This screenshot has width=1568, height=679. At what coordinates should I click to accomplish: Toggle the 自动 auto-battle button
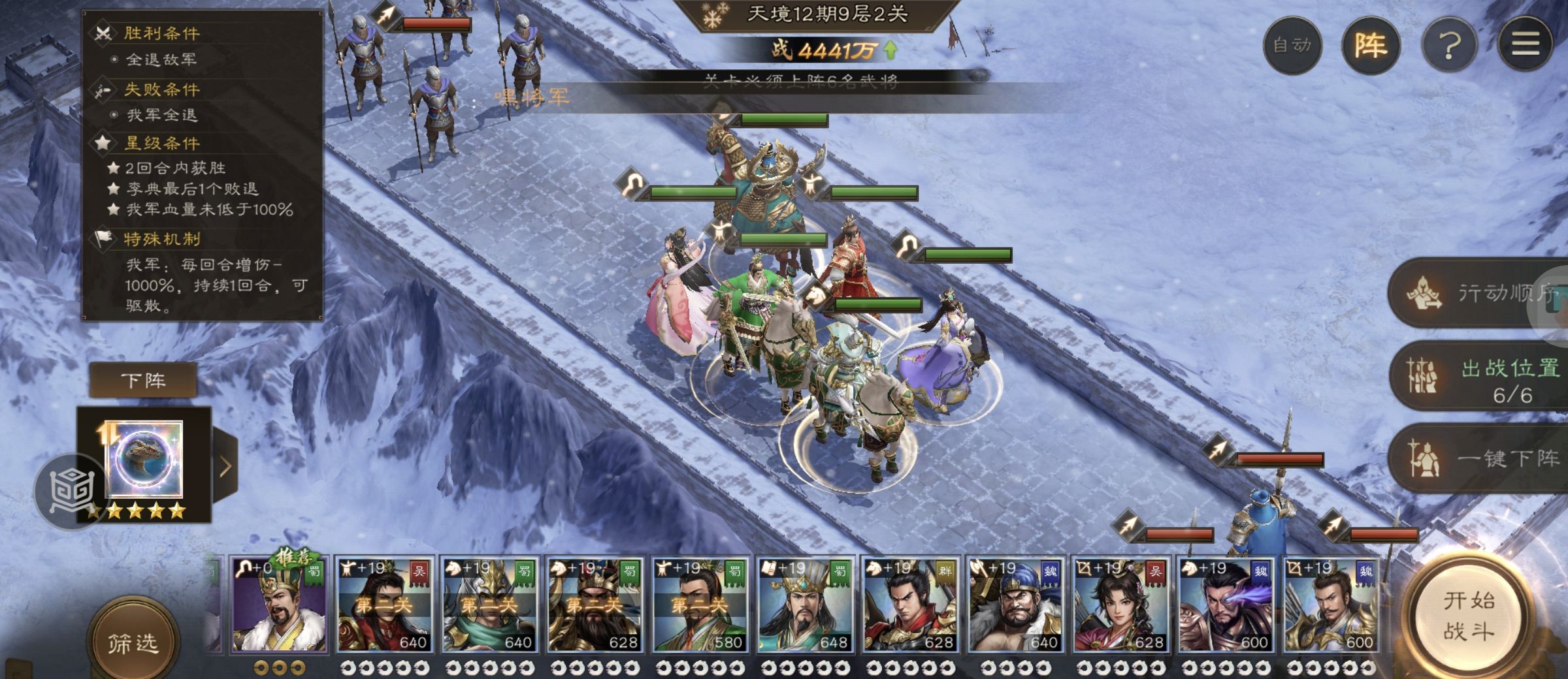(x=1292, y=45)
